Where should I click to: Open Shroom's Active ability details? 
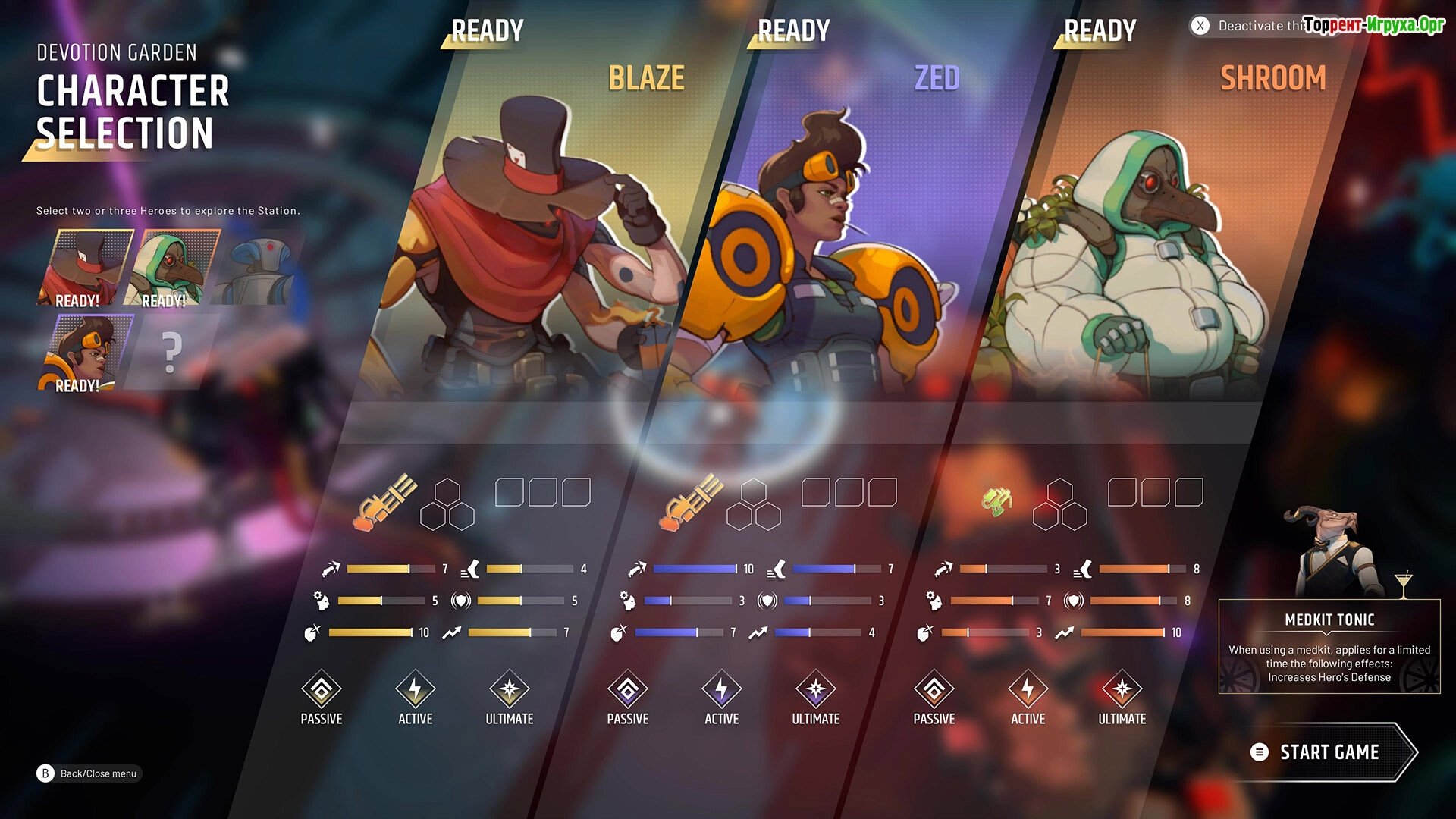[x=1028, y=698]
